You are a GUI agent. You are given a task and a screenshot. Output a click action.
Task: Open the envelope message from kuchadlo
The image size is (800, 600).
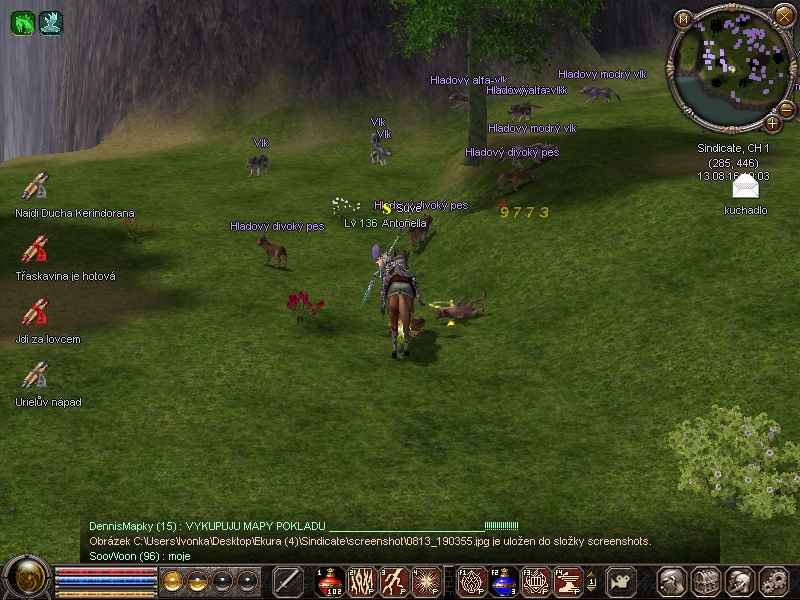745,188
